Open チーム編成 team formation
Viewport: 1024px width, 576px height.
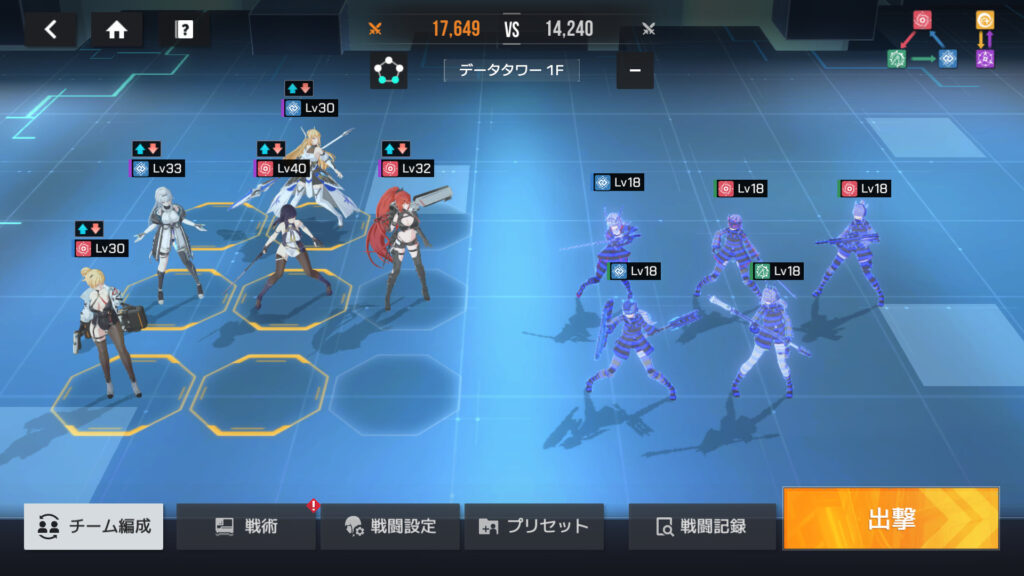click(x=94, y=526)
